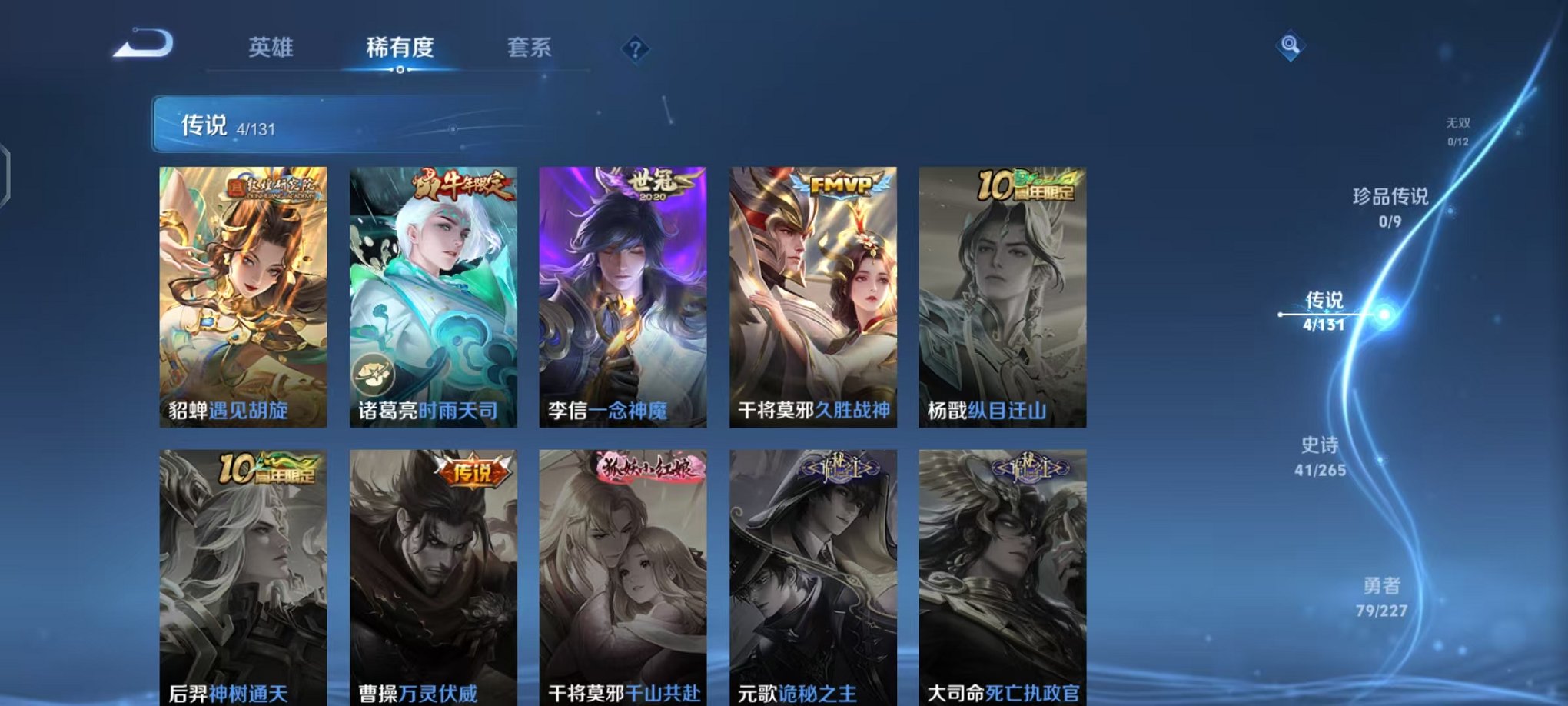Switch to the 英雄 tab
This screenshot has width=1568, height=706.
(271, 48)
